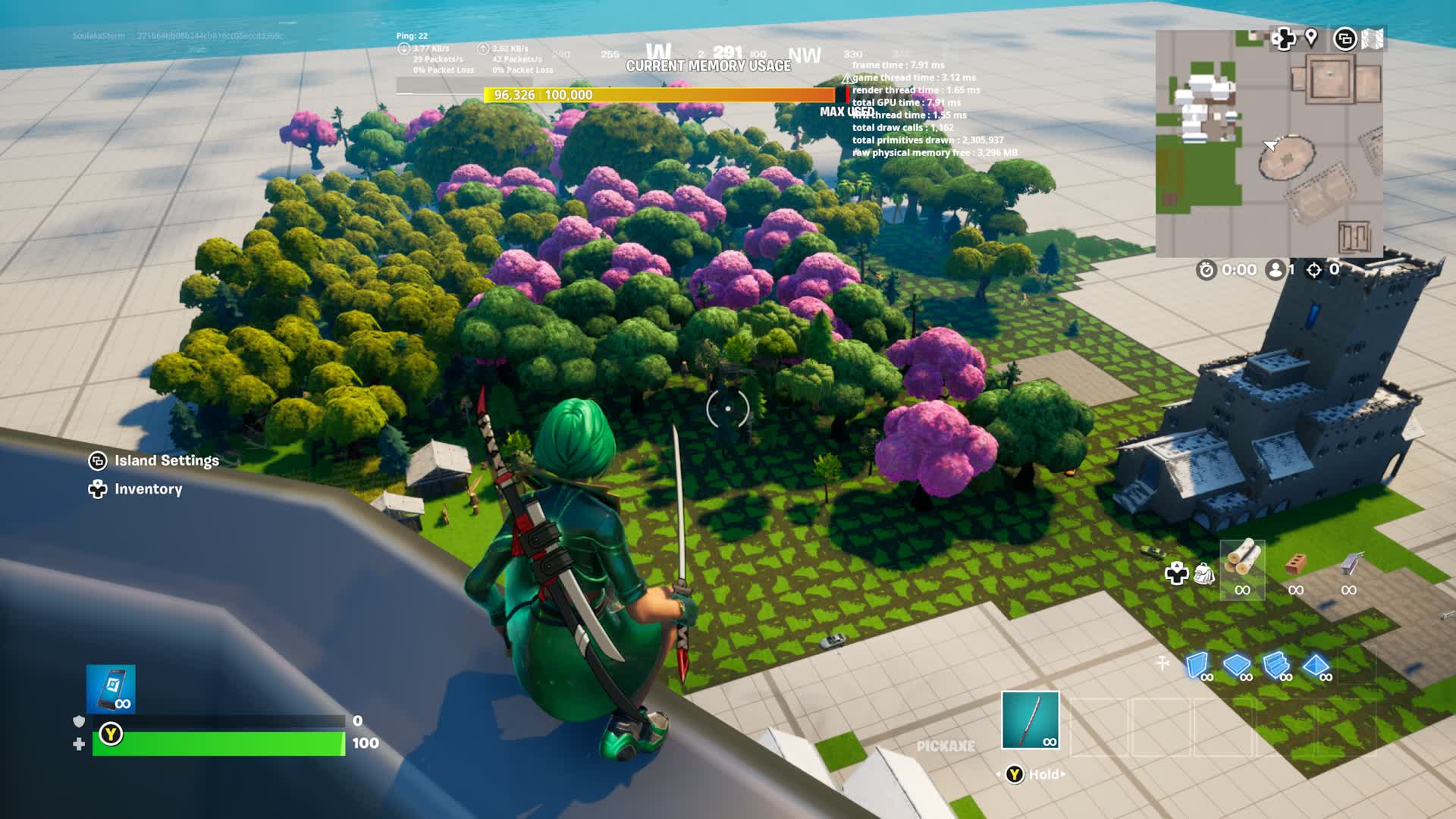Click the map marker pin icon
1456x819 pixels.
point(1311,37)
